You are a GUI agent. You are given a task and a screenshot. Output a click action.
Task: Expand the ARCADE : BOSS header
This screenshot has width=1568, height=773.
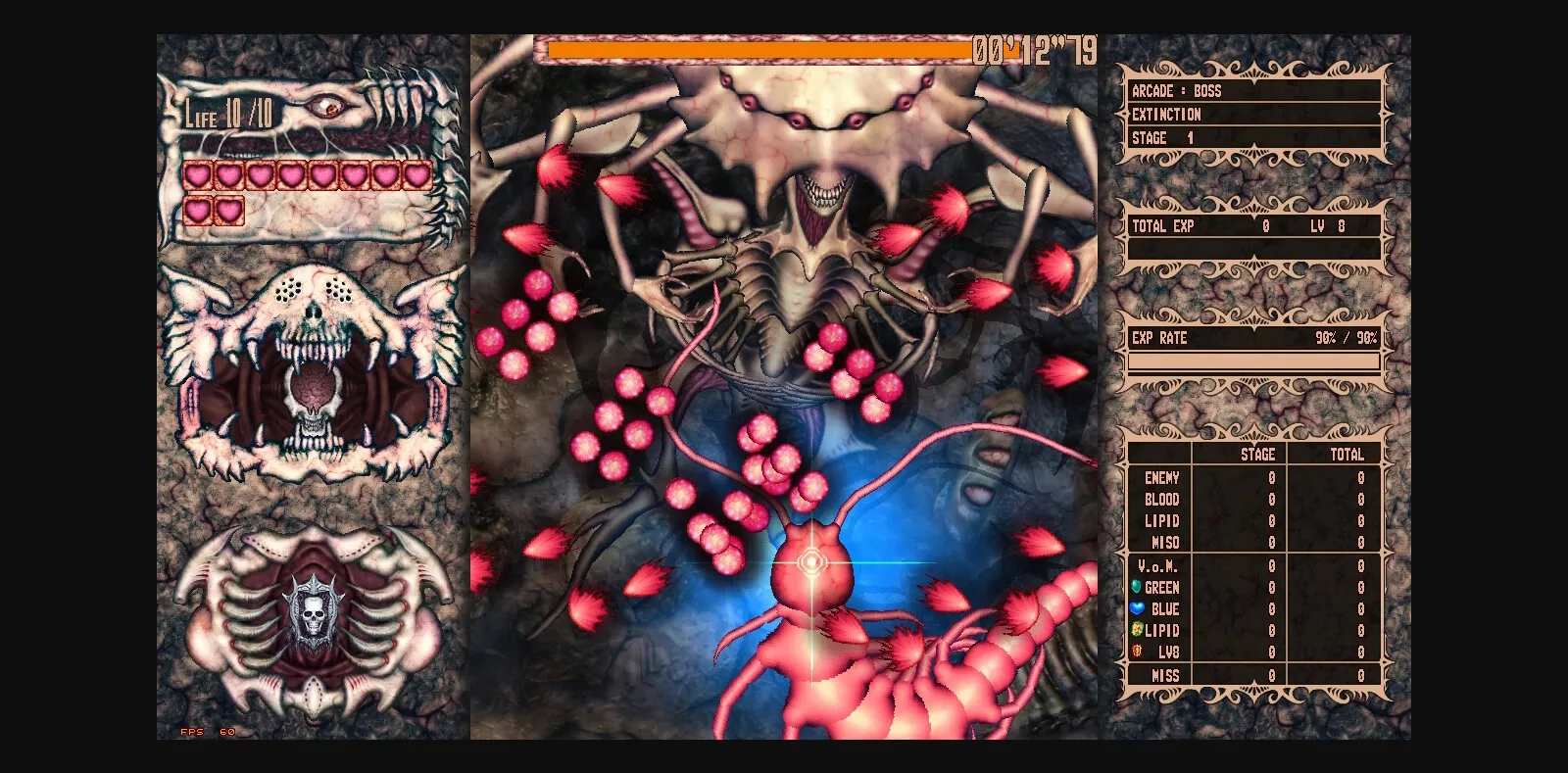tap(1176, 90)
